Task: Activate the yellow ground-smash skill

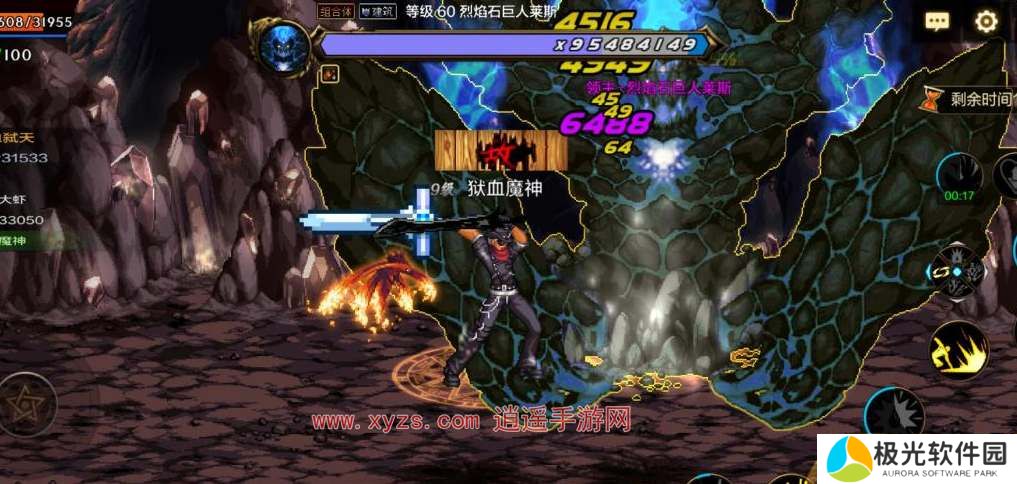Action: 959,350
